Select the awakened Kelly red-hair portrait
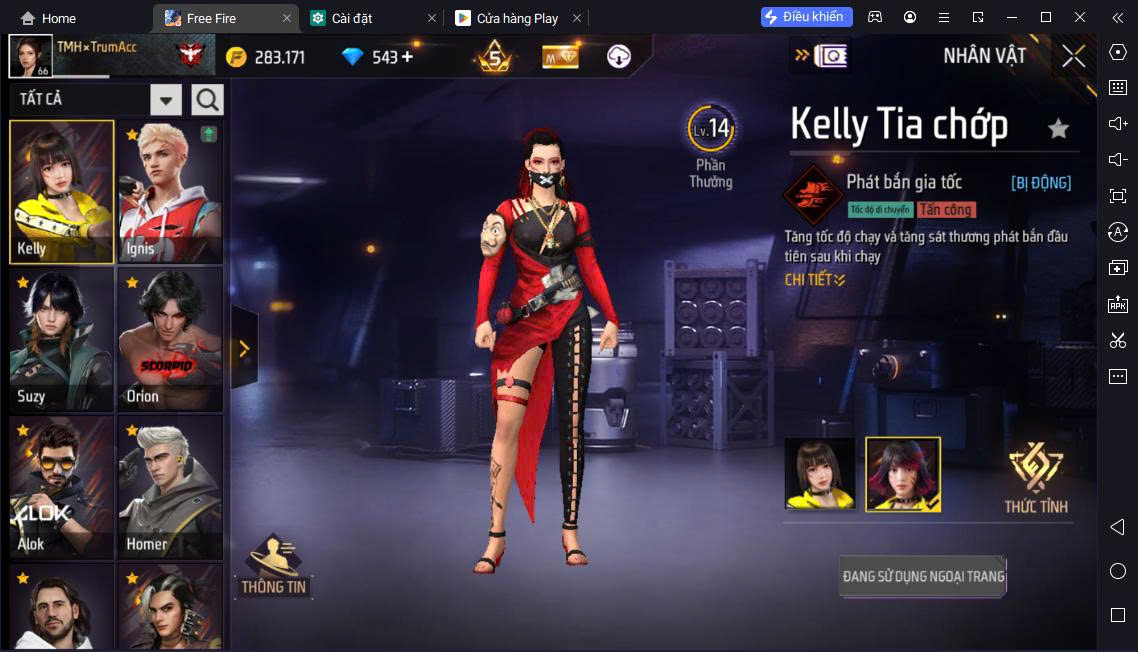The image size is (1138, 652). point(902,474)
